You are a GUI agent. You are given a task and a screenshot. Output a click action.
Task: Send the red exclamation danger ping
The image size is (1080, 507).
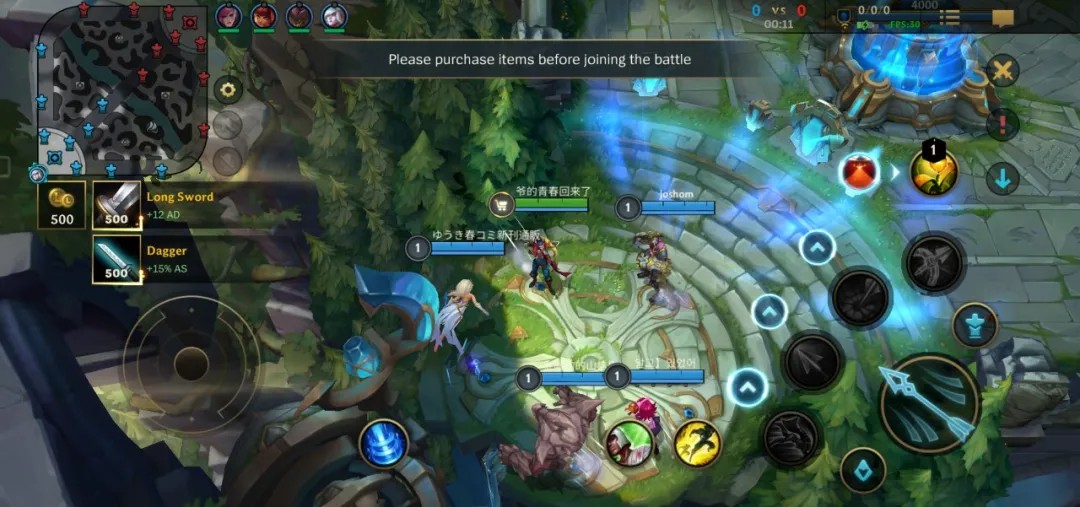1001,125
